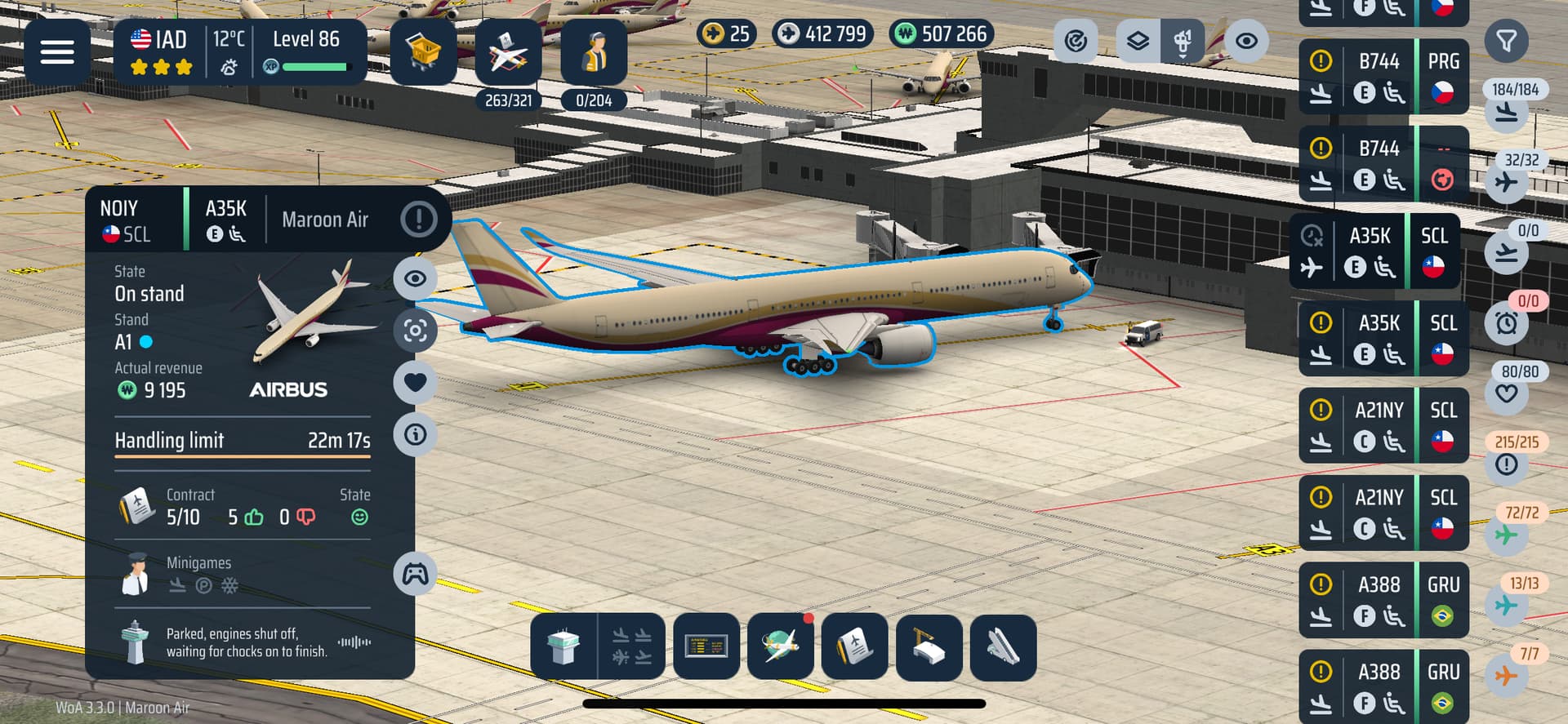Click the aircraft alert exclamation button

click(419, 220)
